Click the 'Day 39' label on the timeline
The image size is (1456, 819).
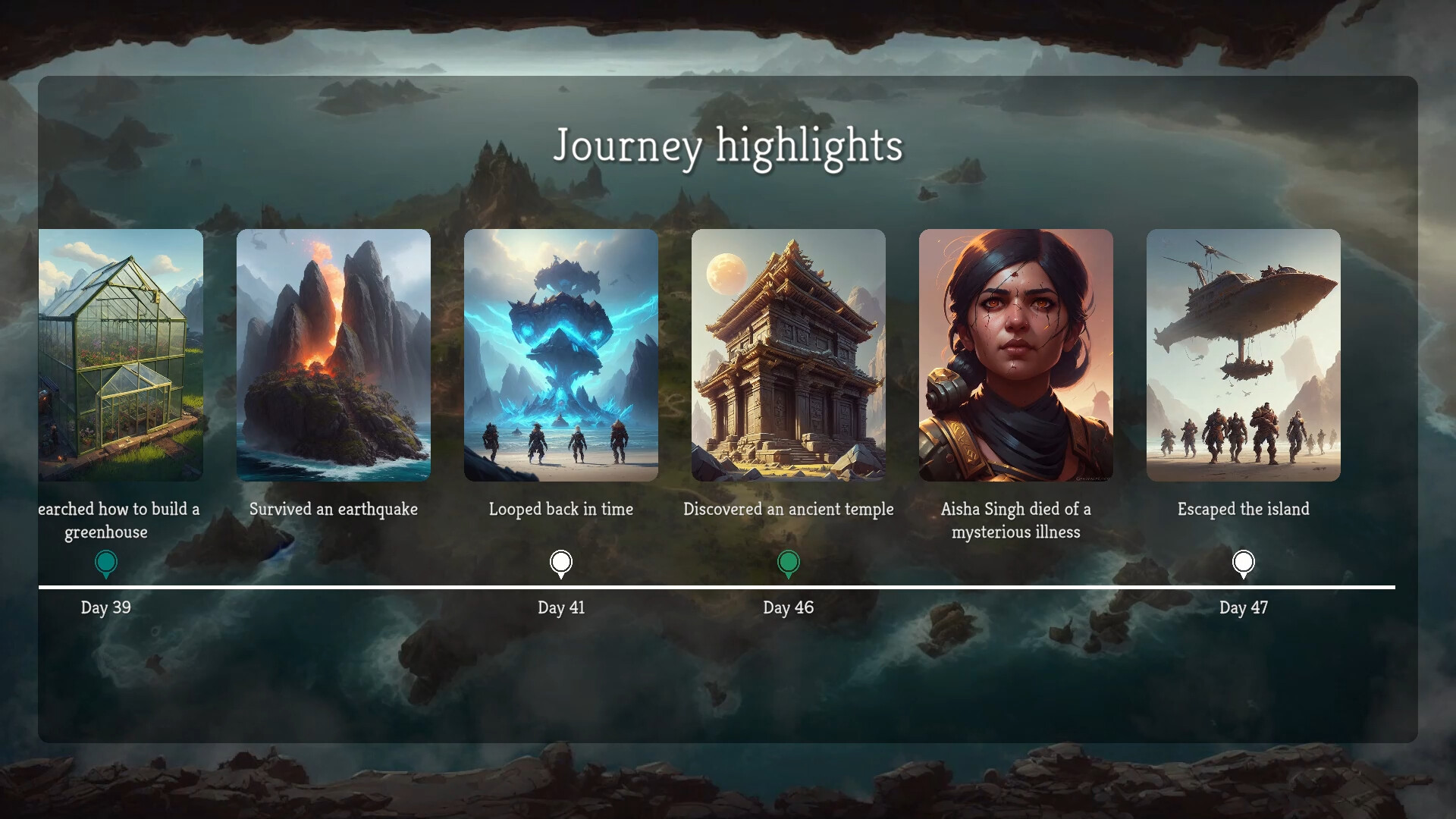[106, 607]
